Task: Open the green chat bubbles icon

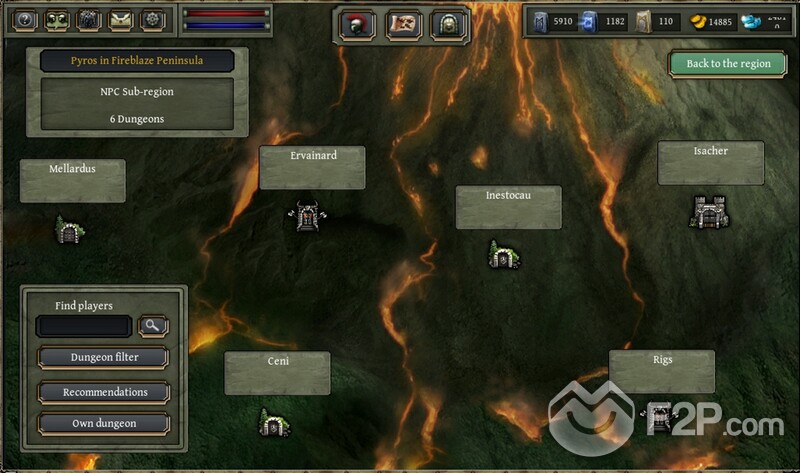Action: [57, 19]
